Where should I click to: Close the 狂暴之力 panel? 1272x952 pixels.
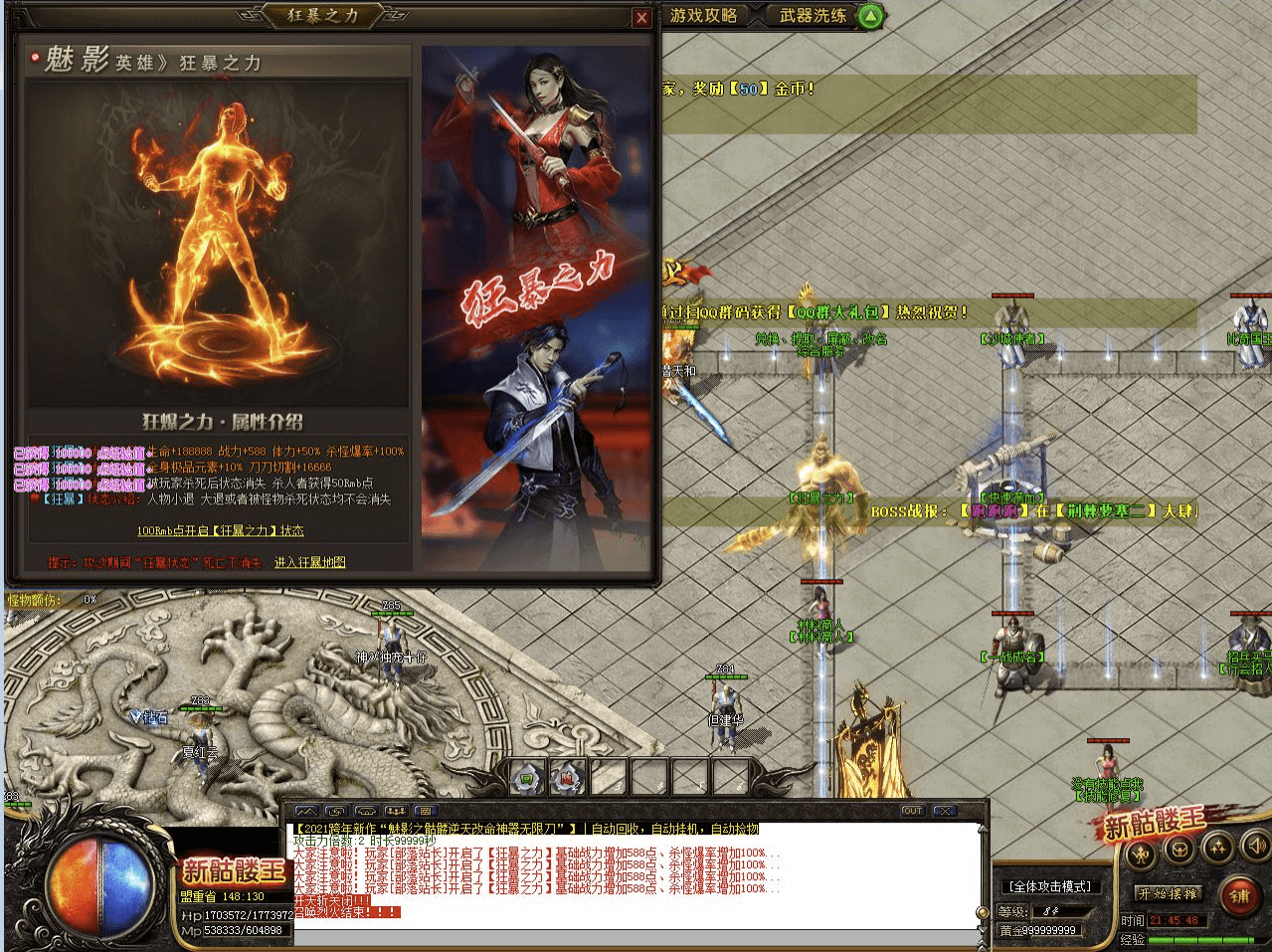click(x=641, y=18)
